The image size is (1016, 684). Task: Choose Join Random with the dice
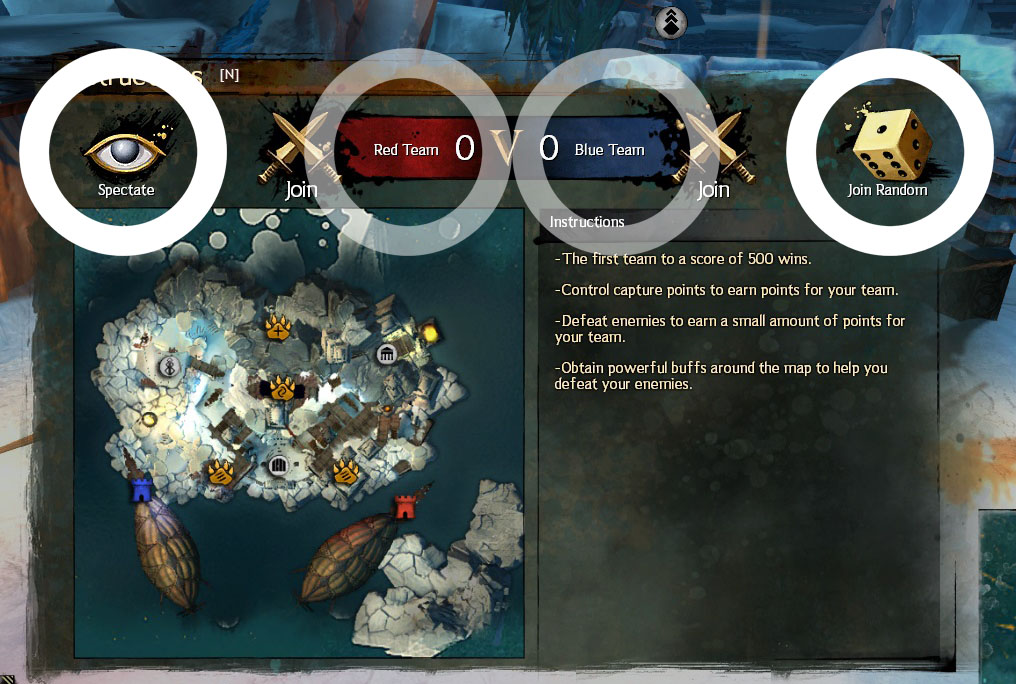[x=887, y=153]
